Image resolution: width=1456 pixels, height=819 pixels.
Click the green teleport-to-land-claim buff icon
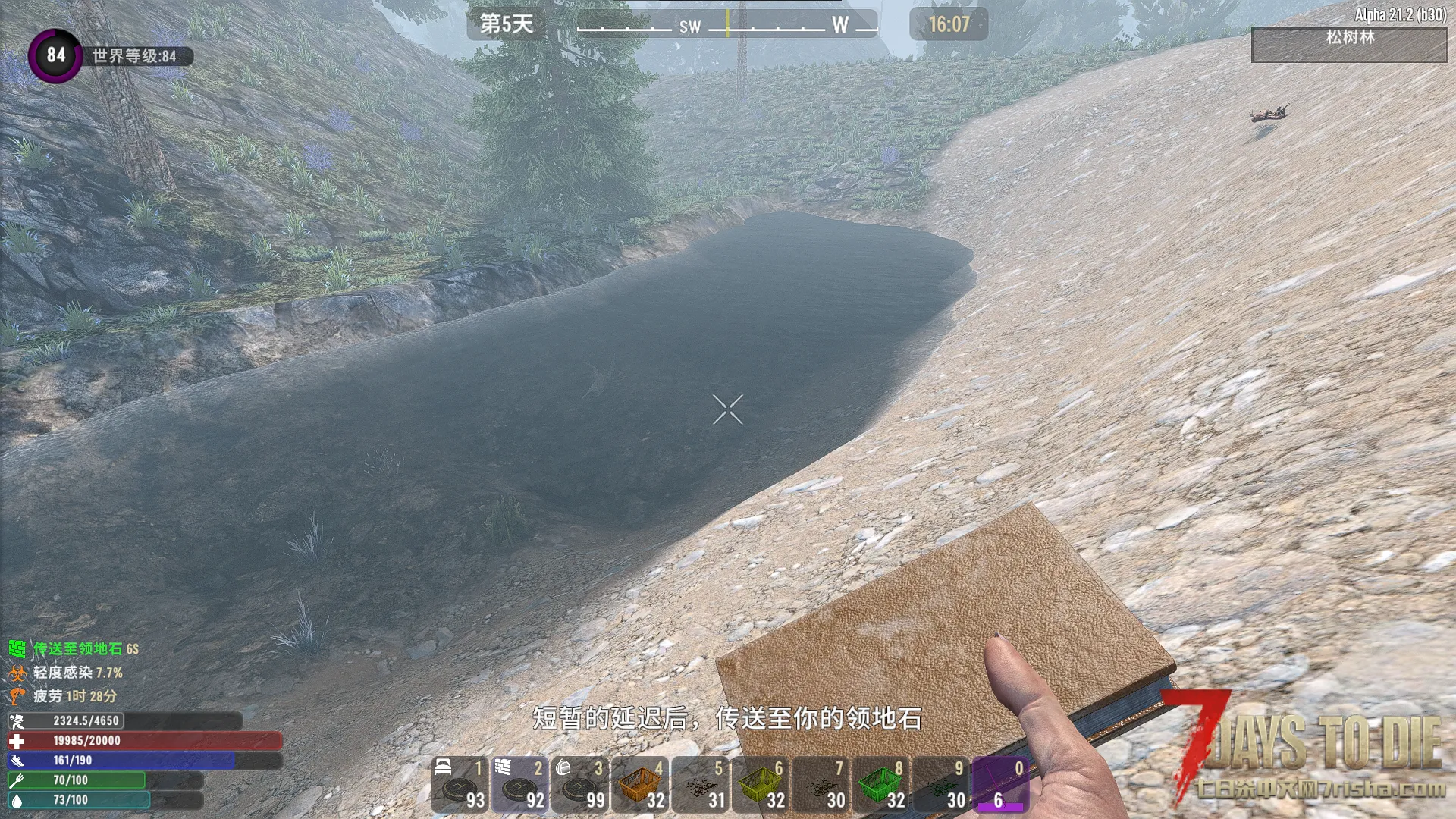tap(17, 648)
